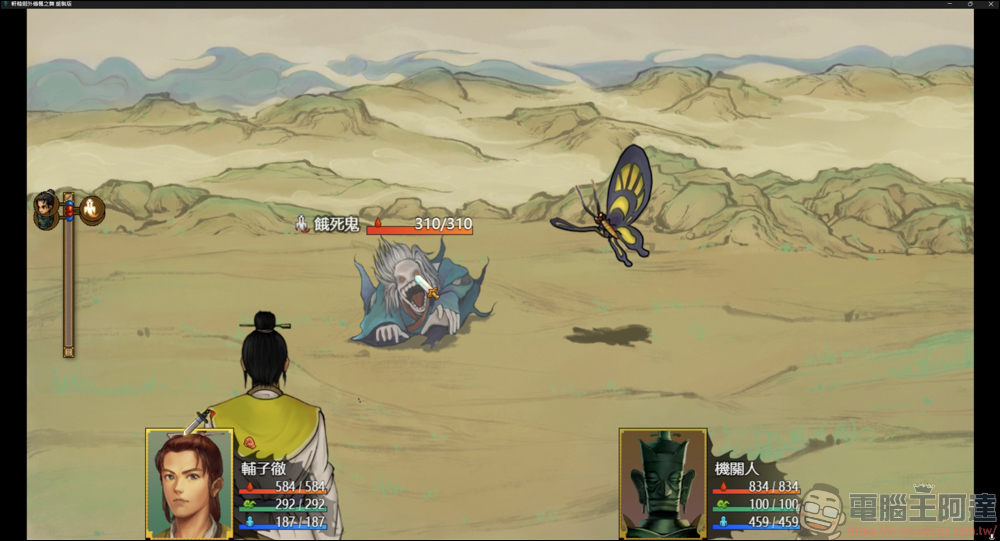Click the ghost enemy turn-order icon
This screenshot has height=541, width=1000.
click(93, 210)
